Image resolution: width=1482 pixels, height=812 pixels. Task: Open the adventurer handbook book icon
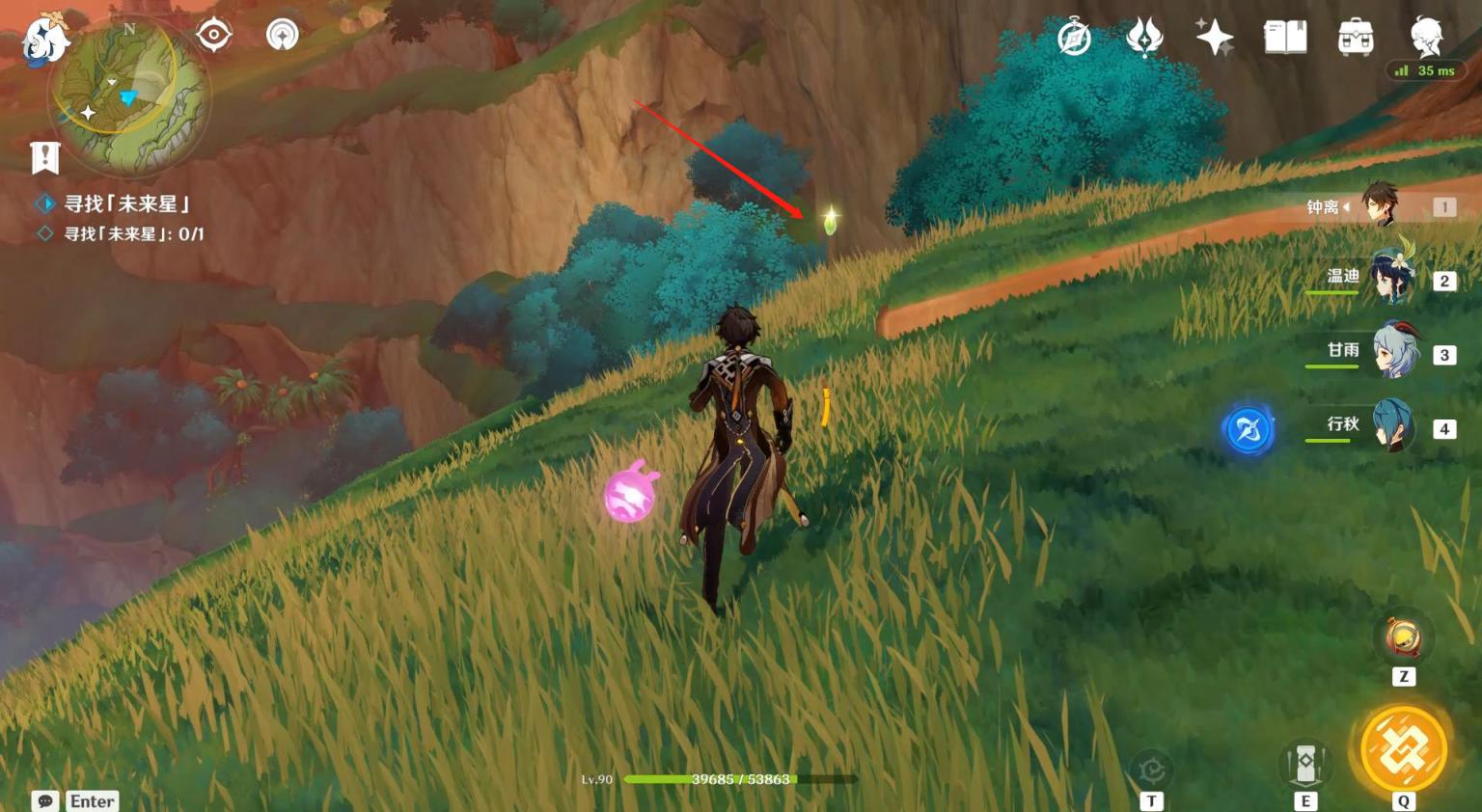click(1285, 38)
